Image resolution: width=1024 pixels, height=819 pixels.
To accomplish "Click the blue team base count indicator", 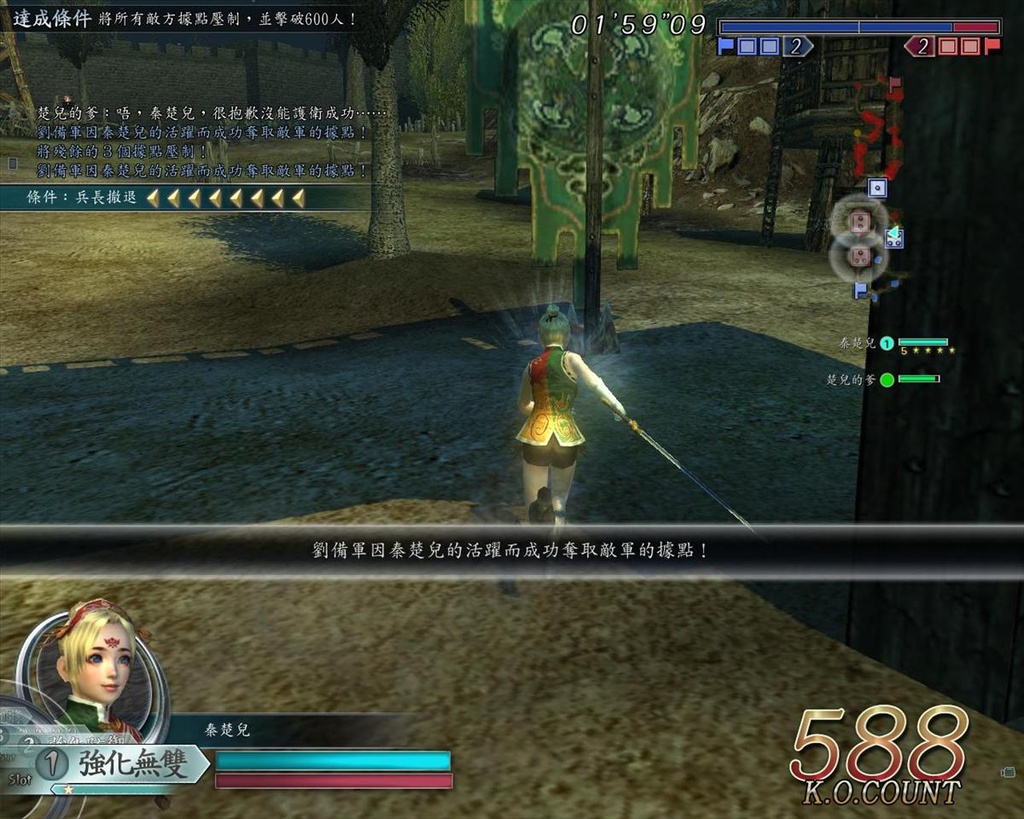I will pyautogui.click(x=765, y=46).
